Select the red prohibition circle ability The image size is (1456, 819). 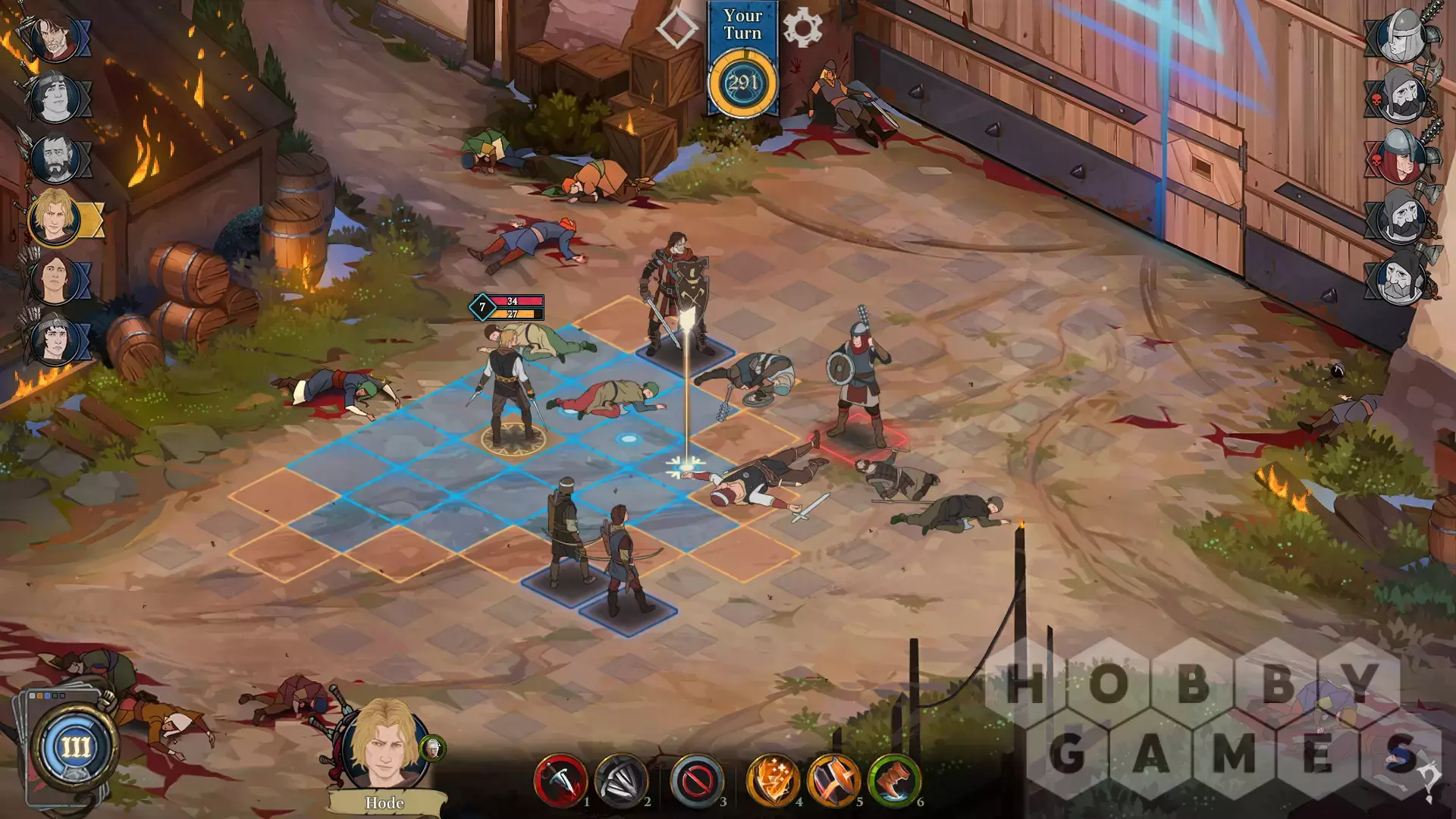coord(696,780)
